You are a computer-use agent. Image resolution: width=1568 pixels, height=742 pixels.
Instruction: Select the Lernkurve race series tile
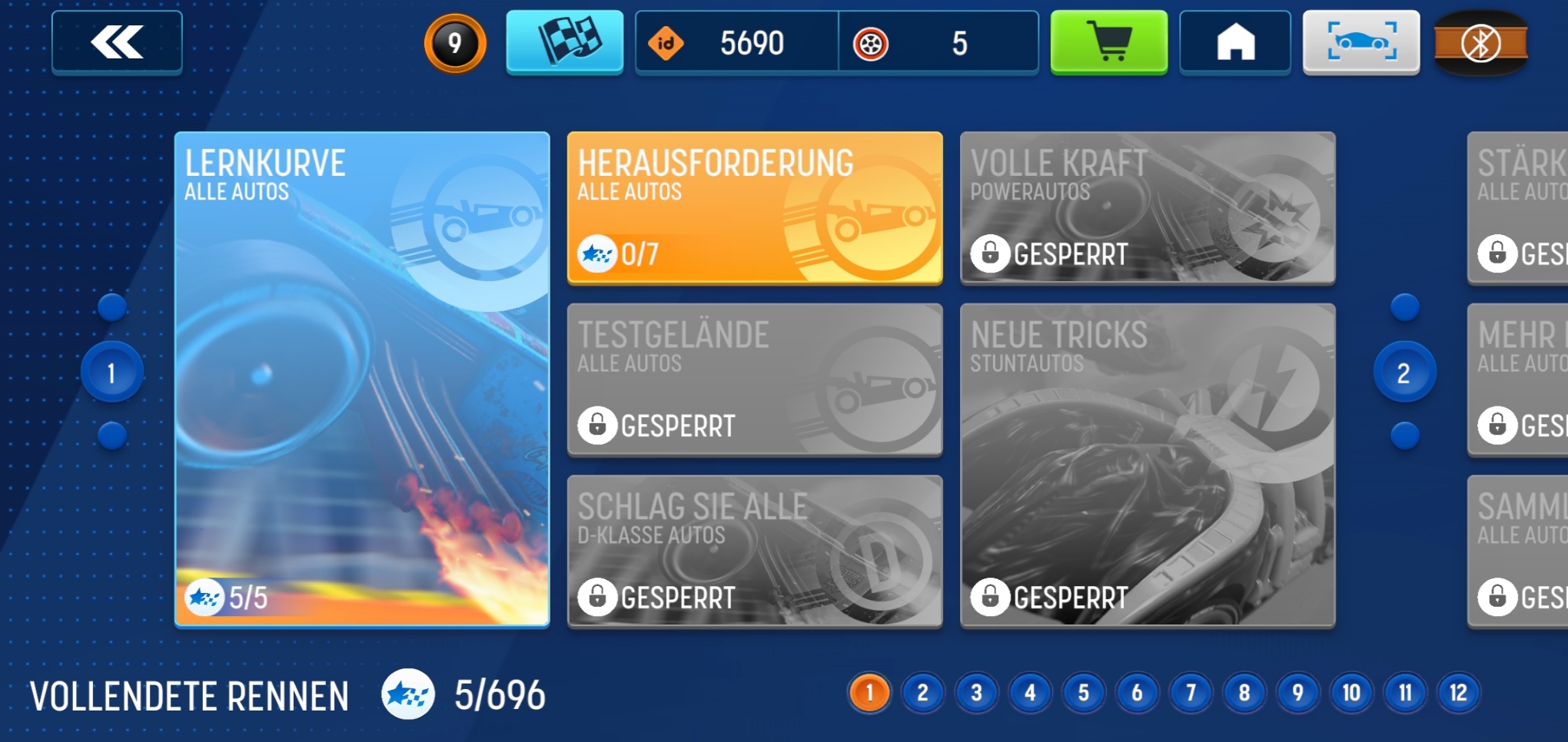pyautogui.click(x=362, y=379)
